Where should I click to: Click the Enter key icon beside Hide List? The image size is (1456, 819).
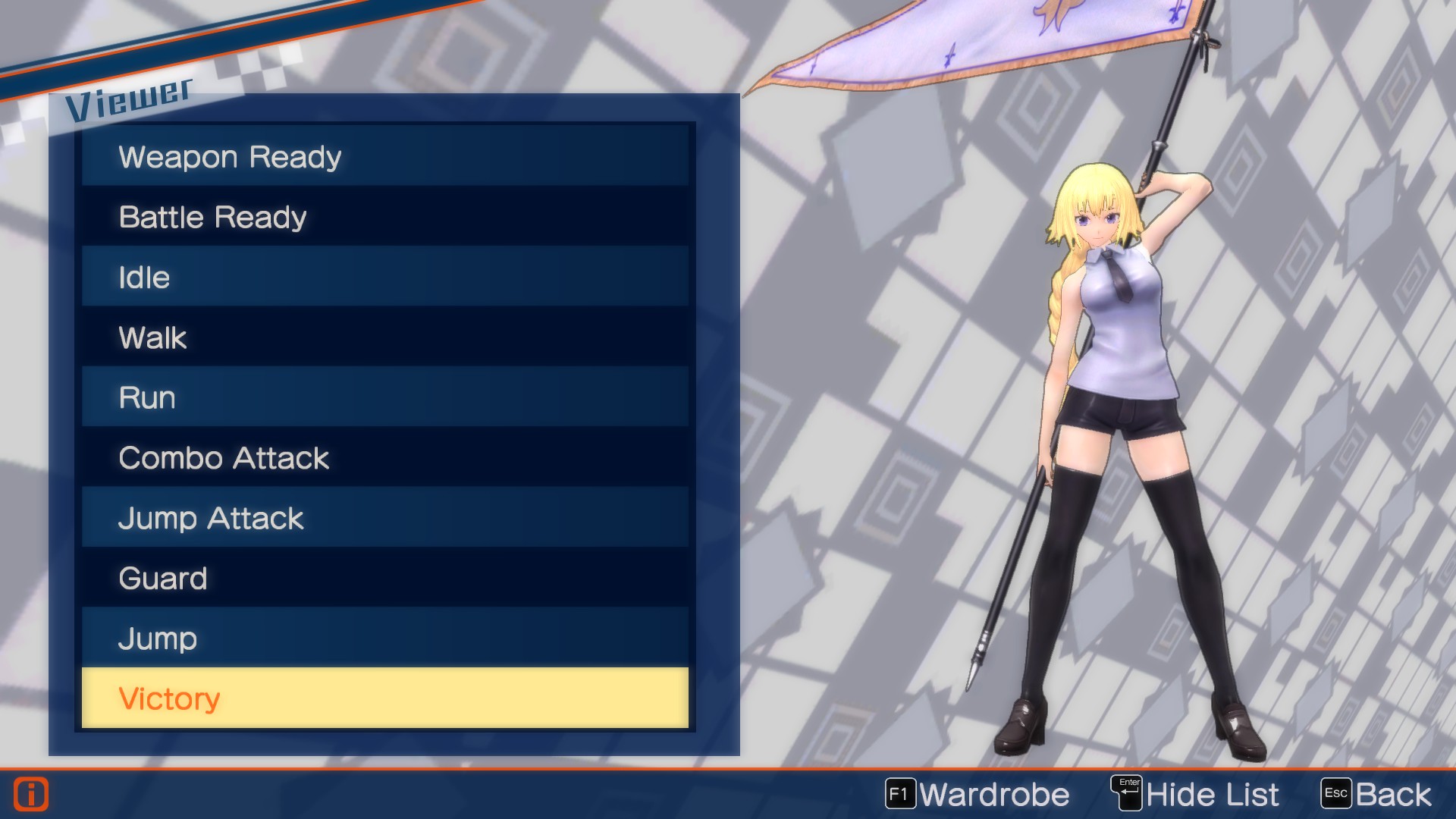coord(1129,793)
